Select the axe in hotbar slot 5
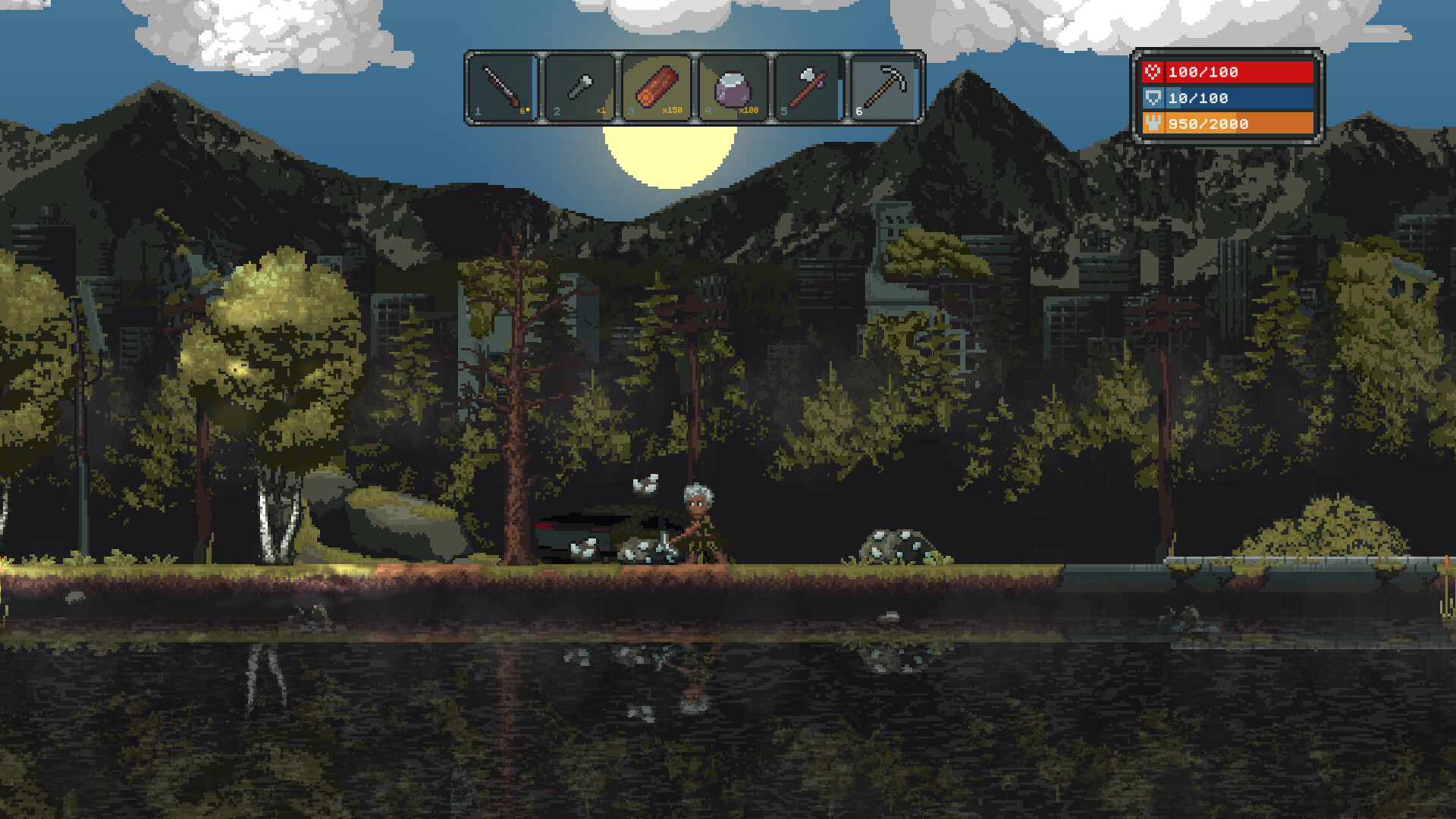 807,85
